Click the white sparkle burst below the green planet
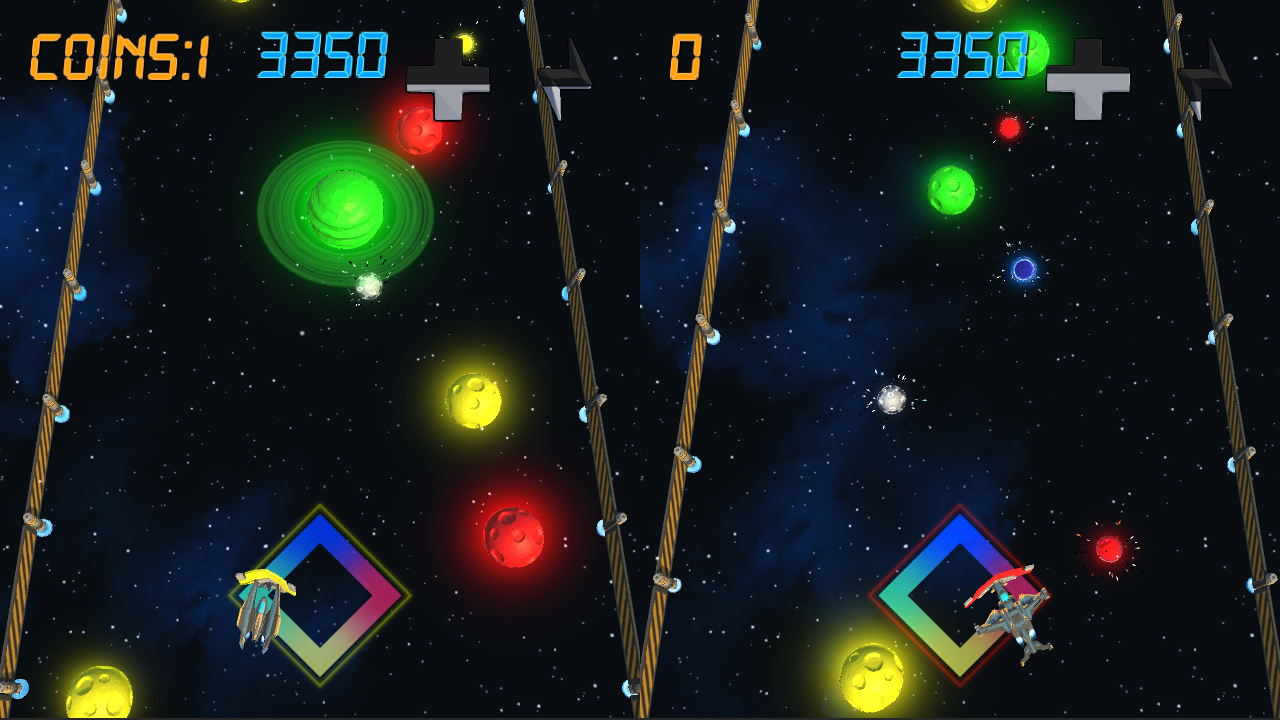This screenshot has width=1280, height=720. tap(367, 285)
